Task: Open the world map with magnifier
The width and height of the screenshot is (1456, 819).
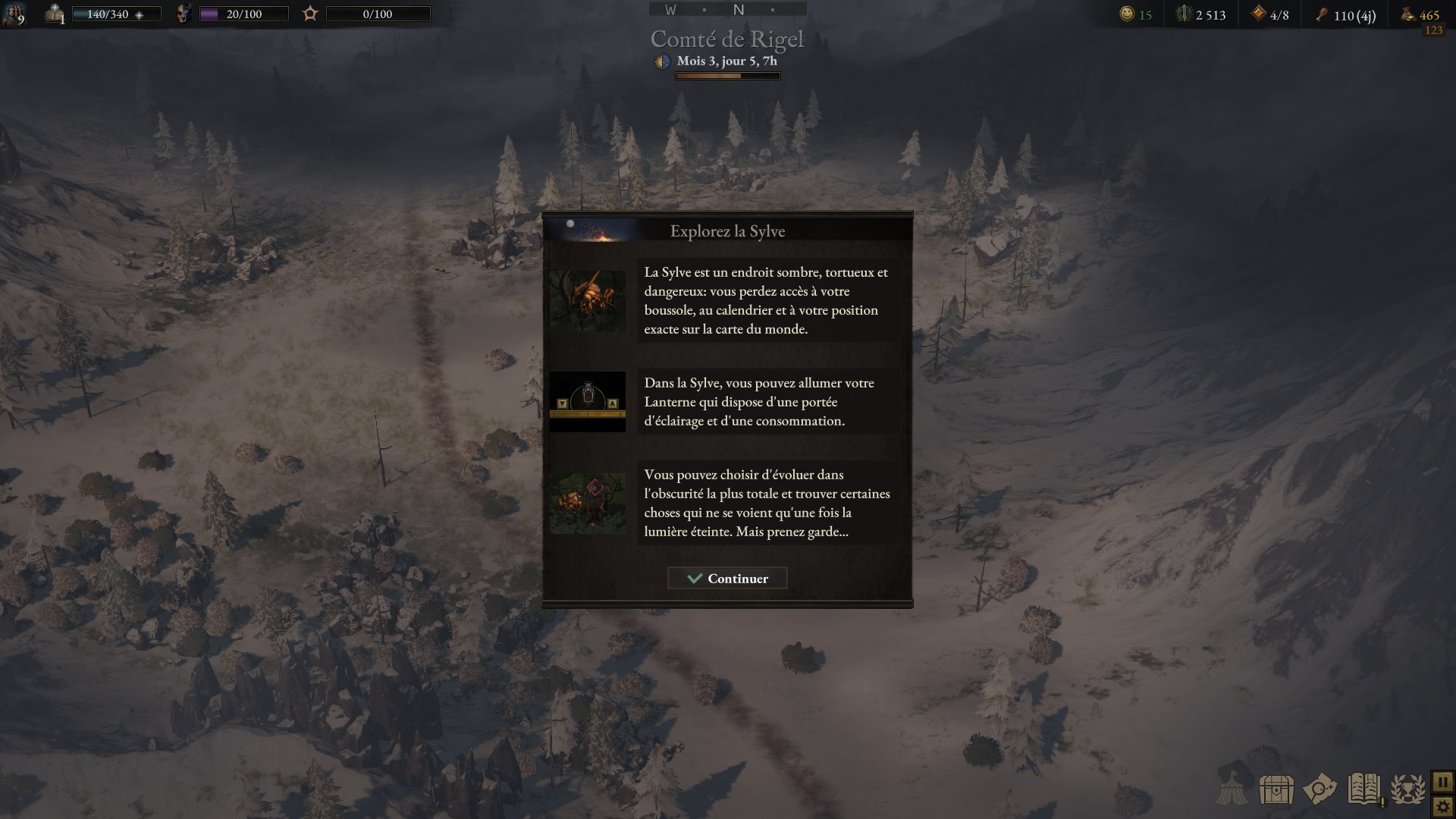Action: (1319, 789)
